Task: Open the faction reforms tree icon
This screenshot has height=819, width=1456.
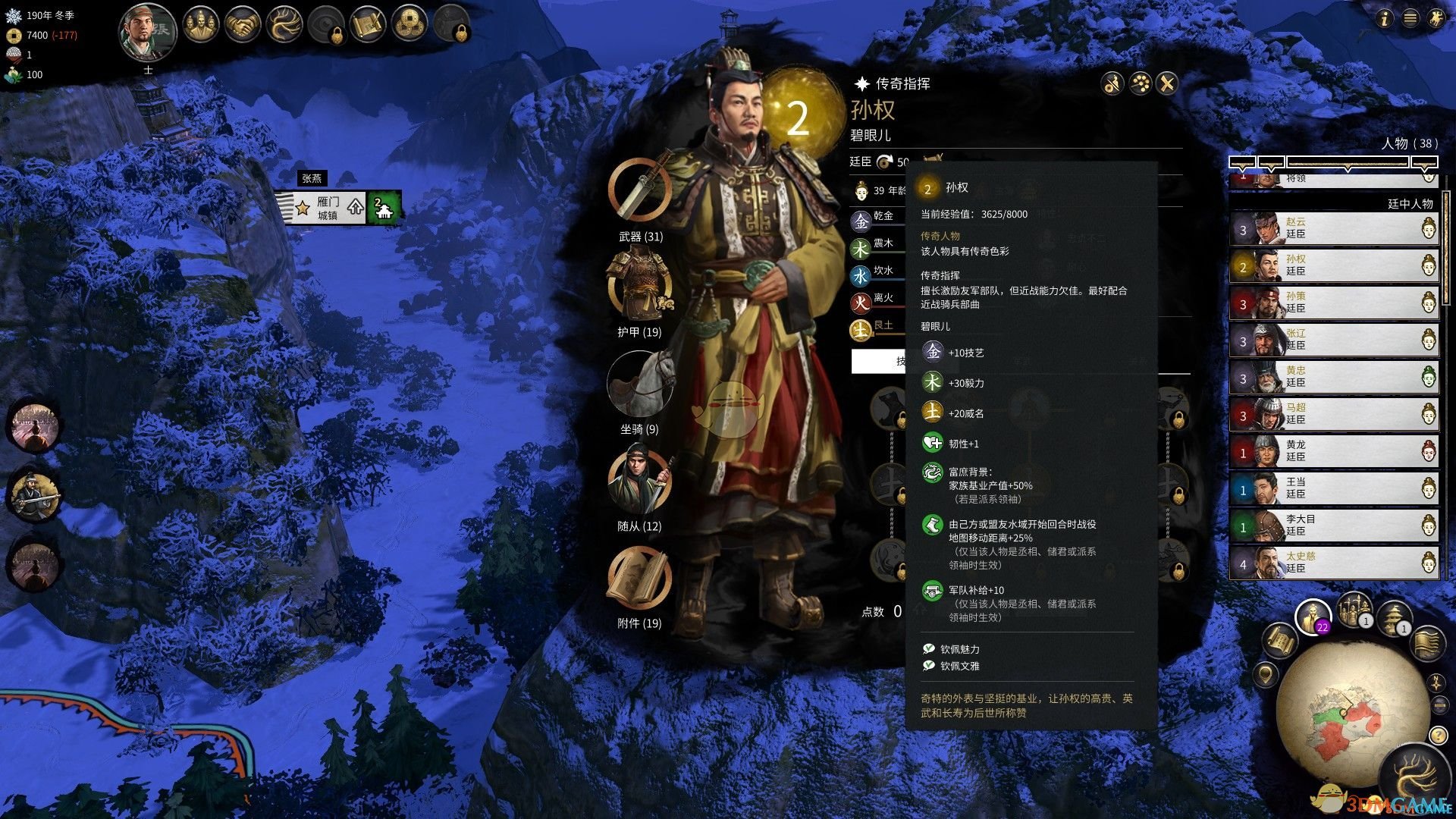Action: click(x=284, y=24)
